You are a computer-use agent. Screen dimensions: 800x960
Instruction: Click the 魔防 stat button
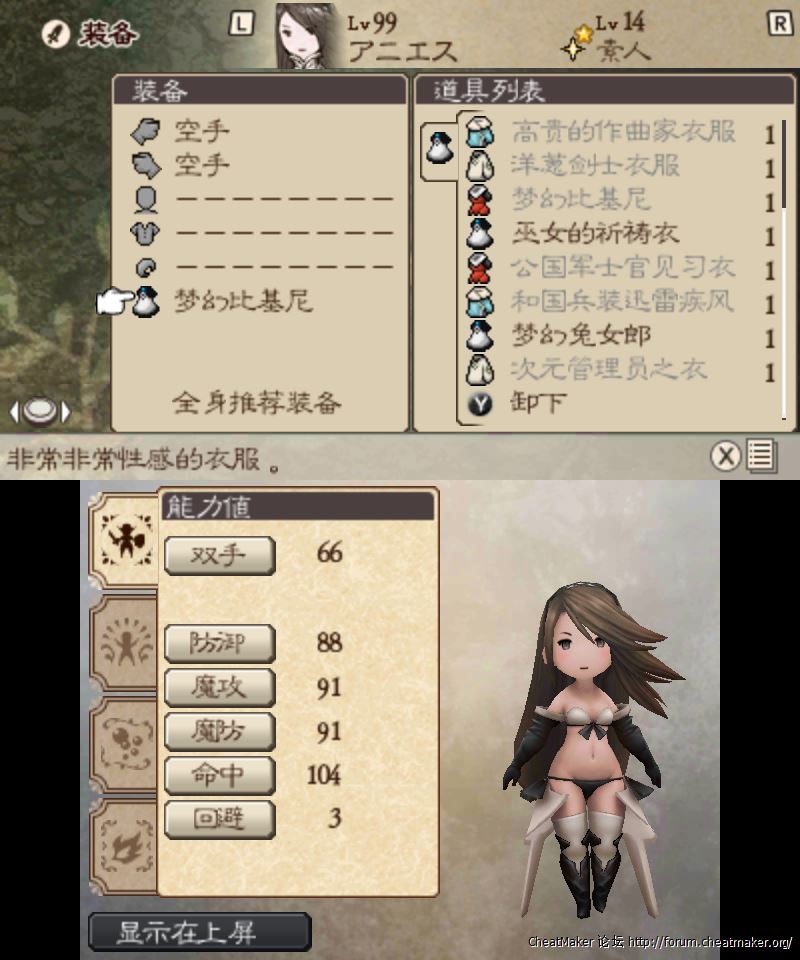[x=219, y=731]
